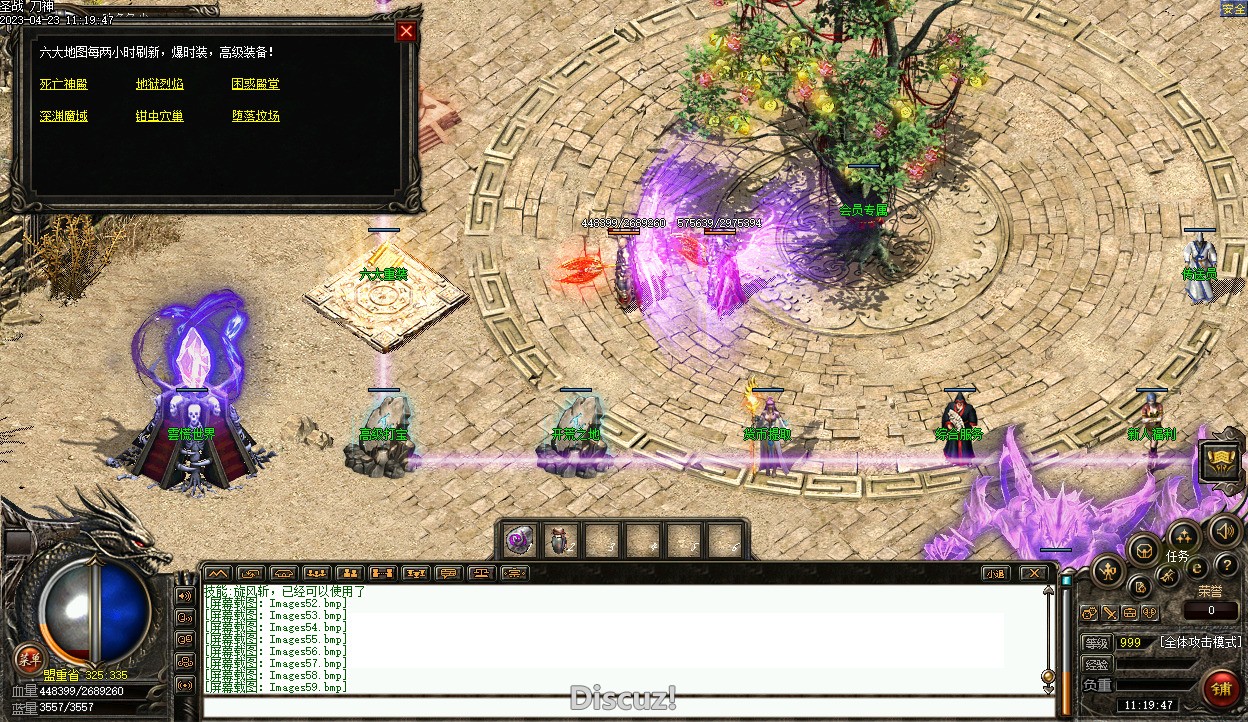The image size is (1248, 722).
Task: Toggle the sound speaker round button
Action: tap(1222, 530)
